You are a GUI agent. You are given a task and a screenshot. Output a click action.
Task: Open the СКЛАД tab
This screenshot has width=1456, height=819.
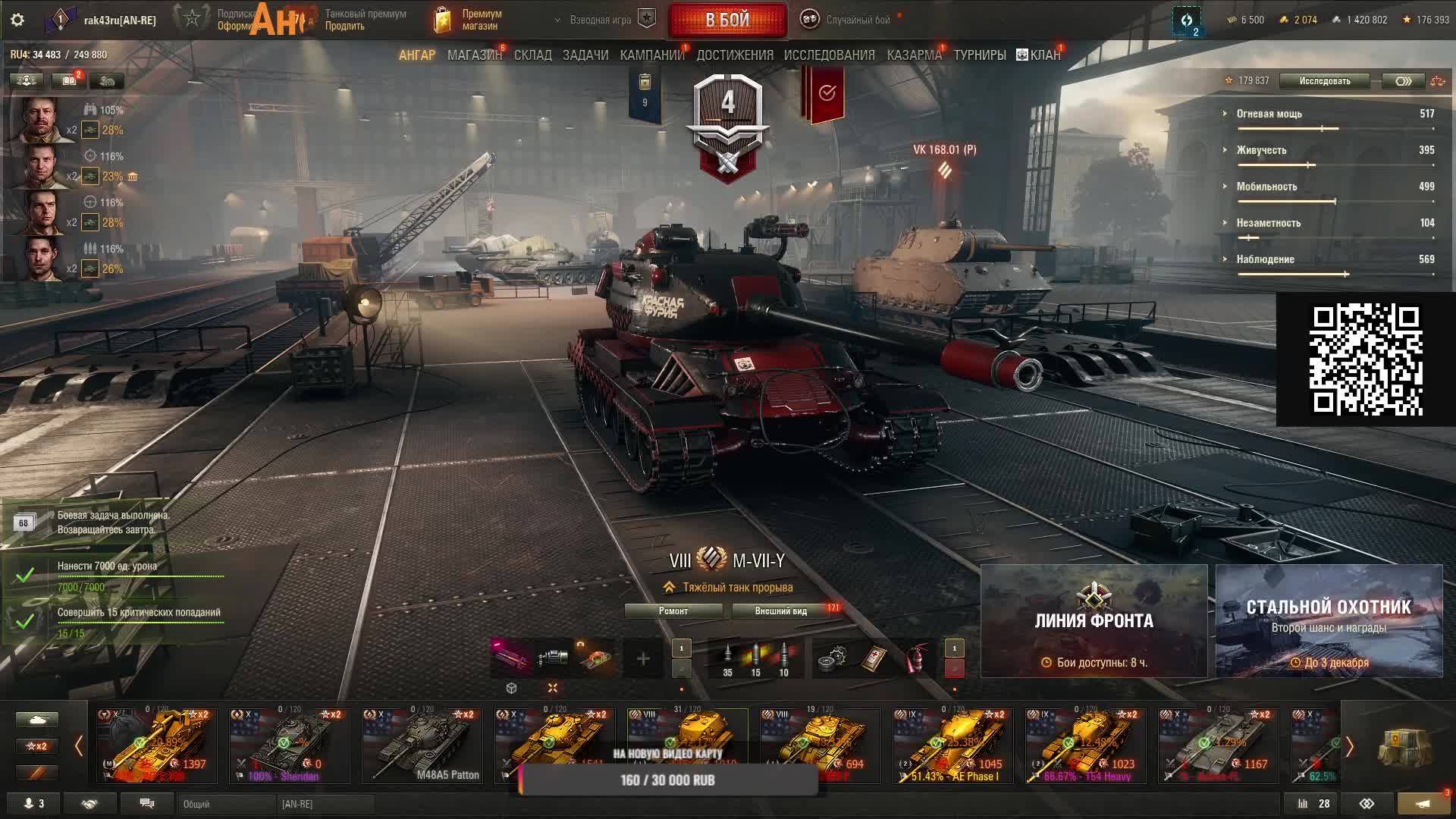point(532,55)
